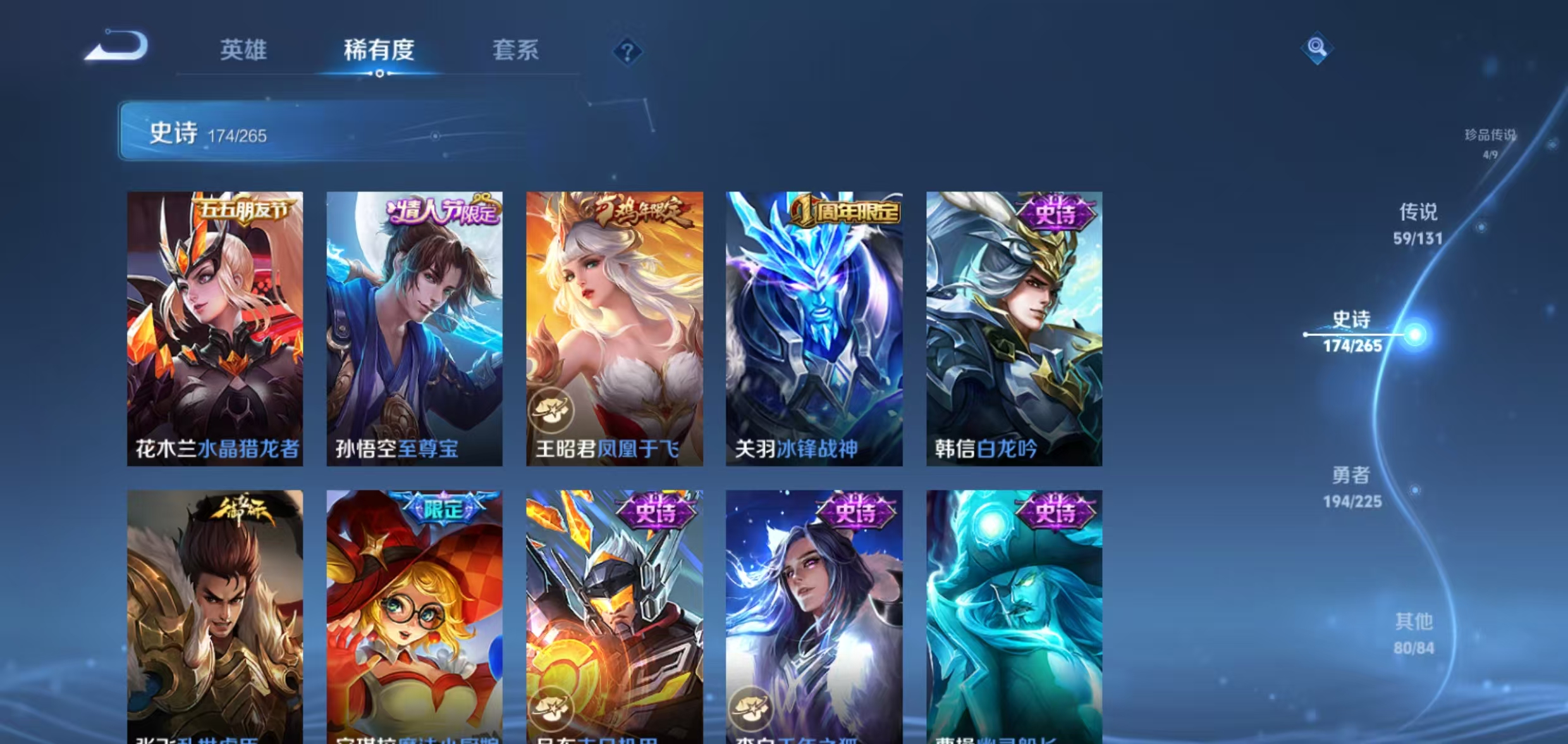Open search with the magnifier icon
1568x744 pixels.
coord(1318,47)
